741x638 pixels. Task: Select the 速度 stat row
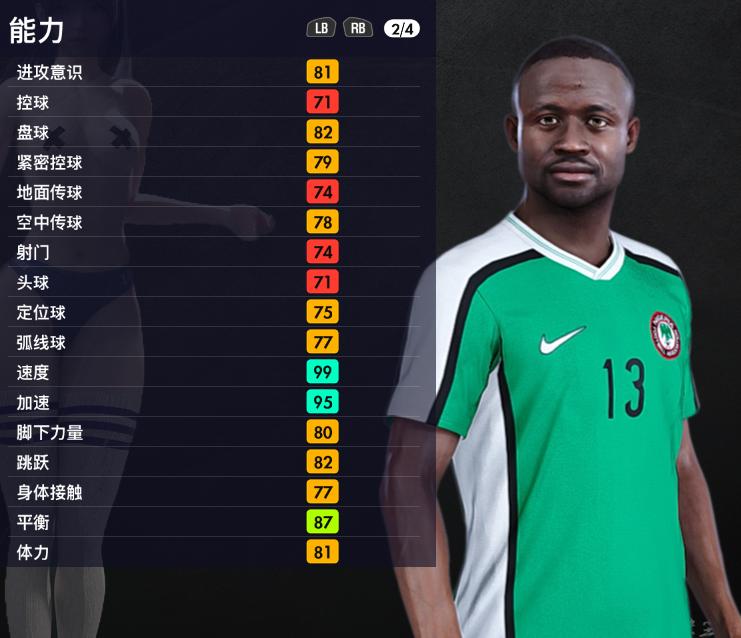215,372
